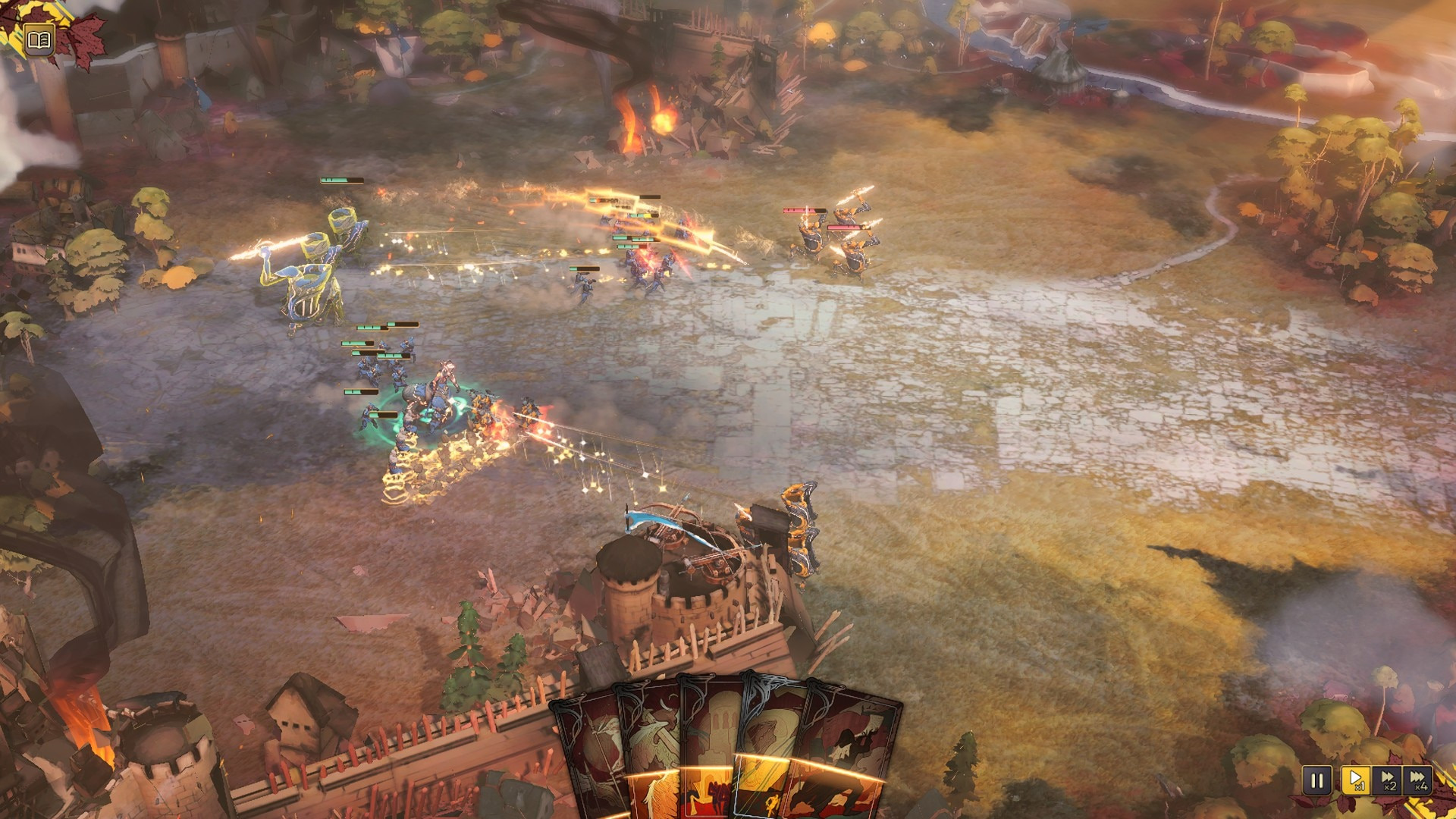Pause the battle
The image size is (1456, 819).
1316,780
